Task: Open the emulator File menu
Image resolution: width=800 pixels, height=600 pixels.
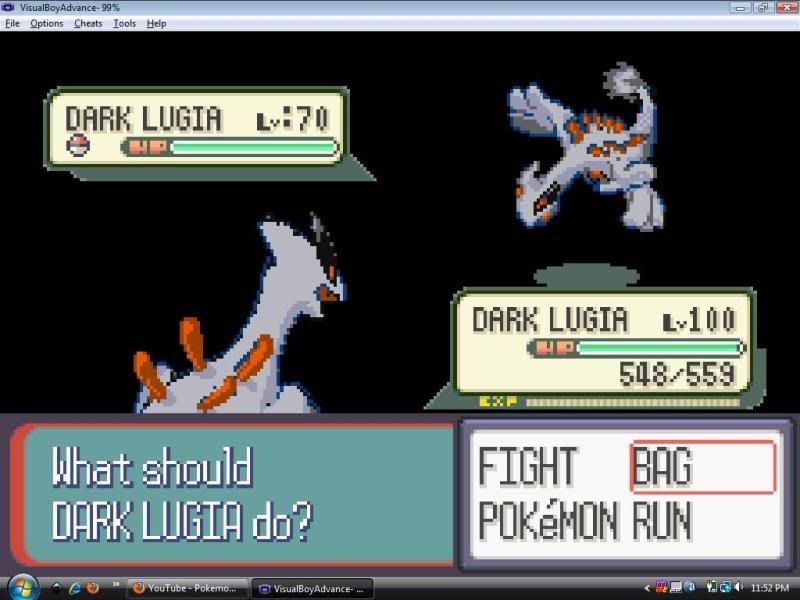Action: [12, 23]
